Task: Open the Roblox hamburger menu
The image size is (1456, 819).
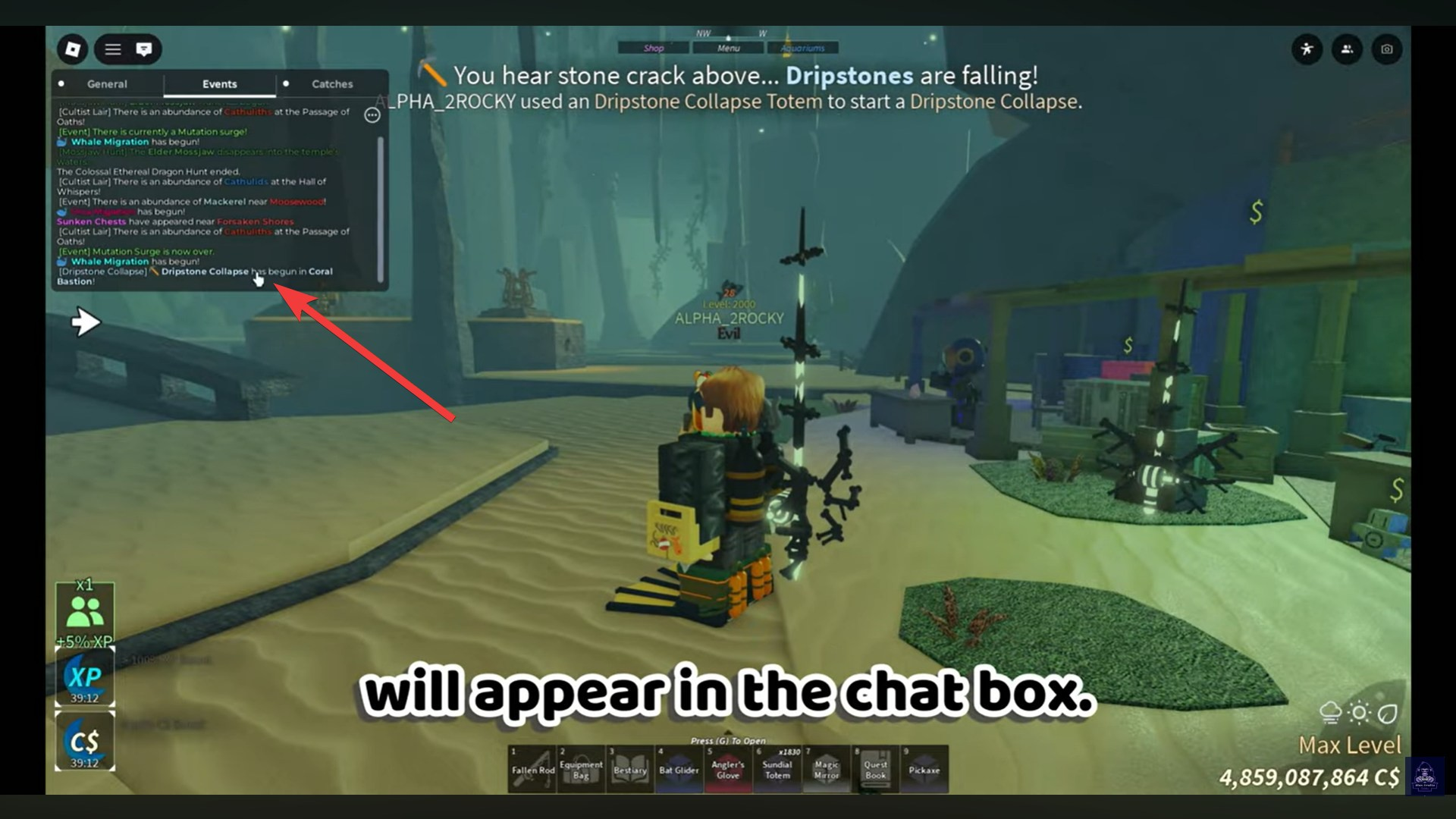Action: click(x=112, y=49)
